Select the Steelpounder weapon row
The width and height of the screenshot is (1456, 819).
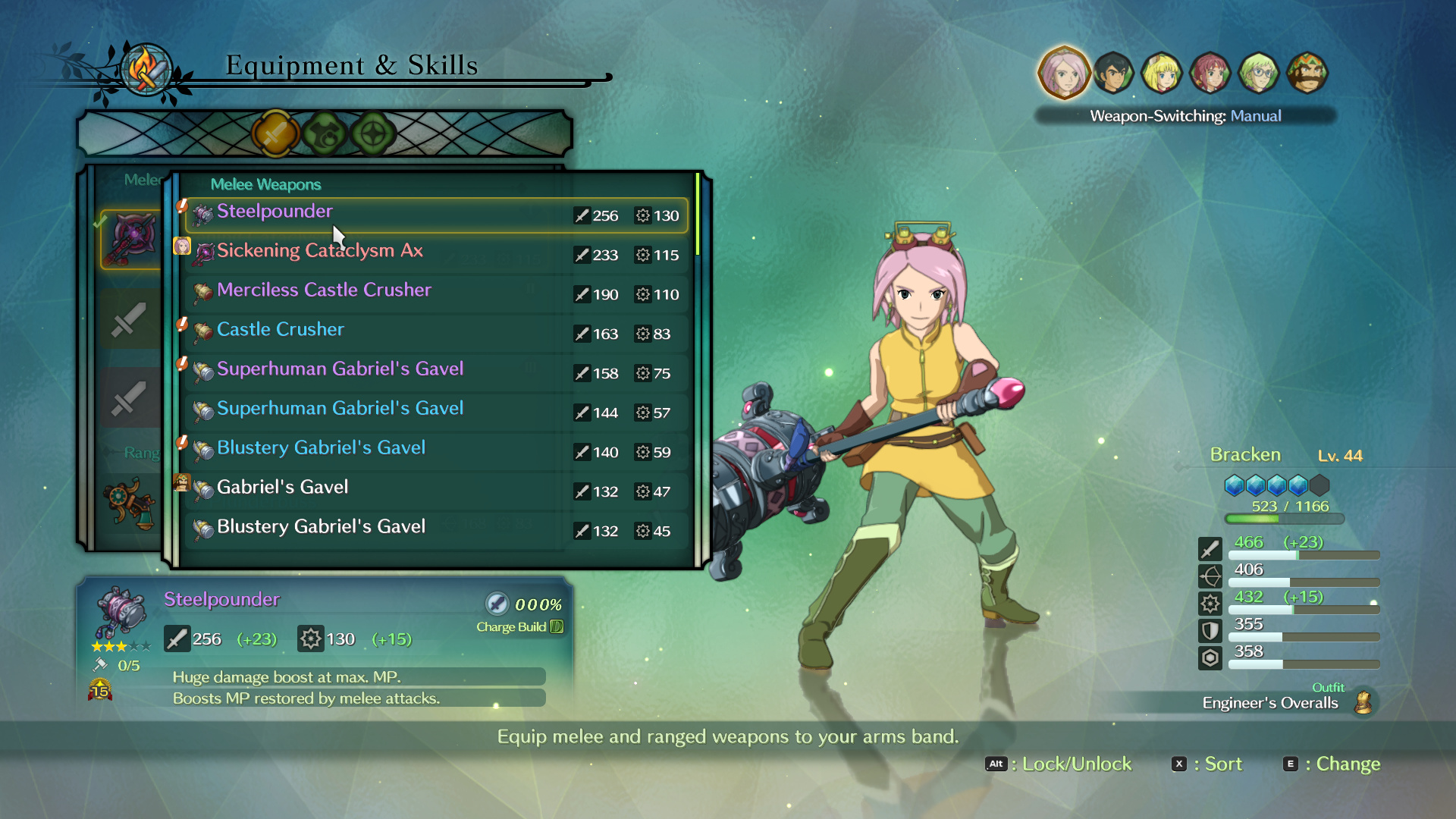pos(436,215)
